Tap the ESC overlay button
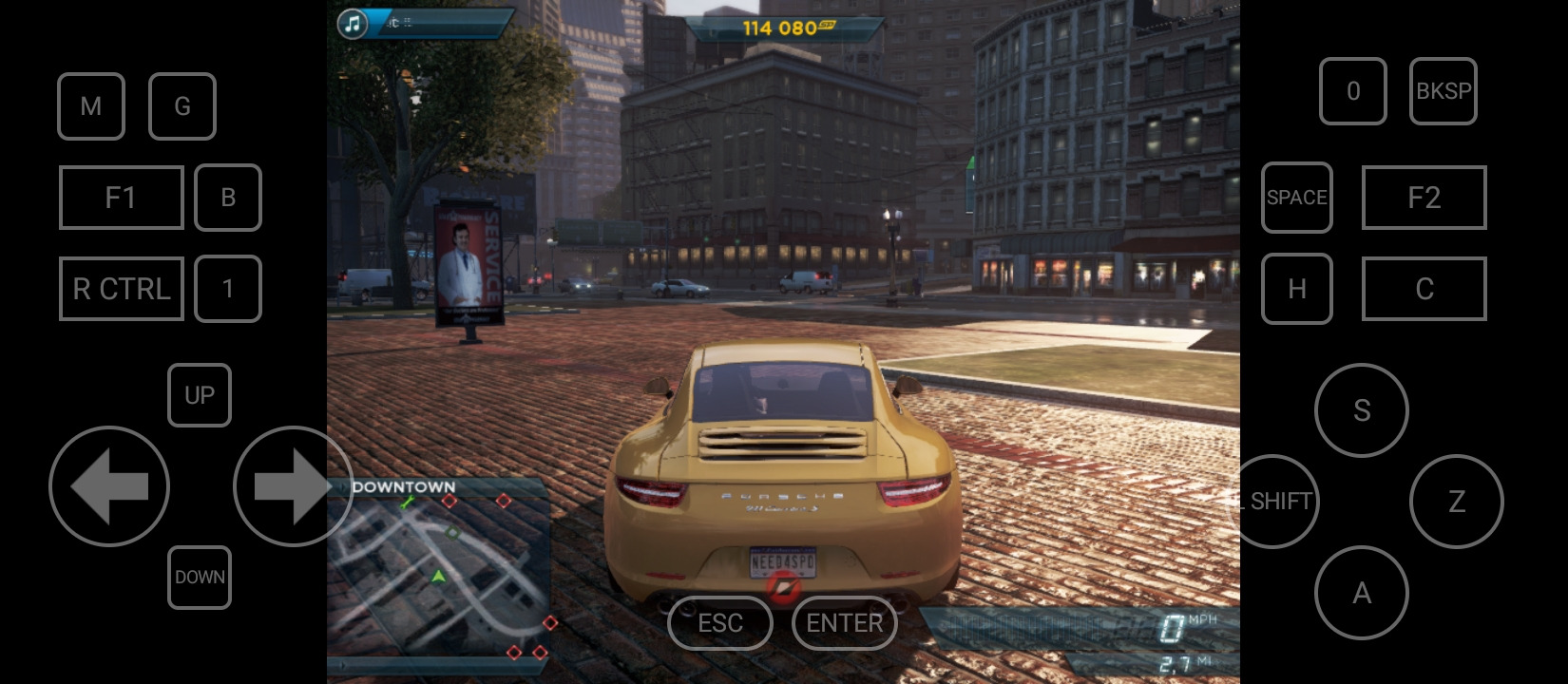The width and height of the screenshot is (1568, 684). tap(719, 623)
